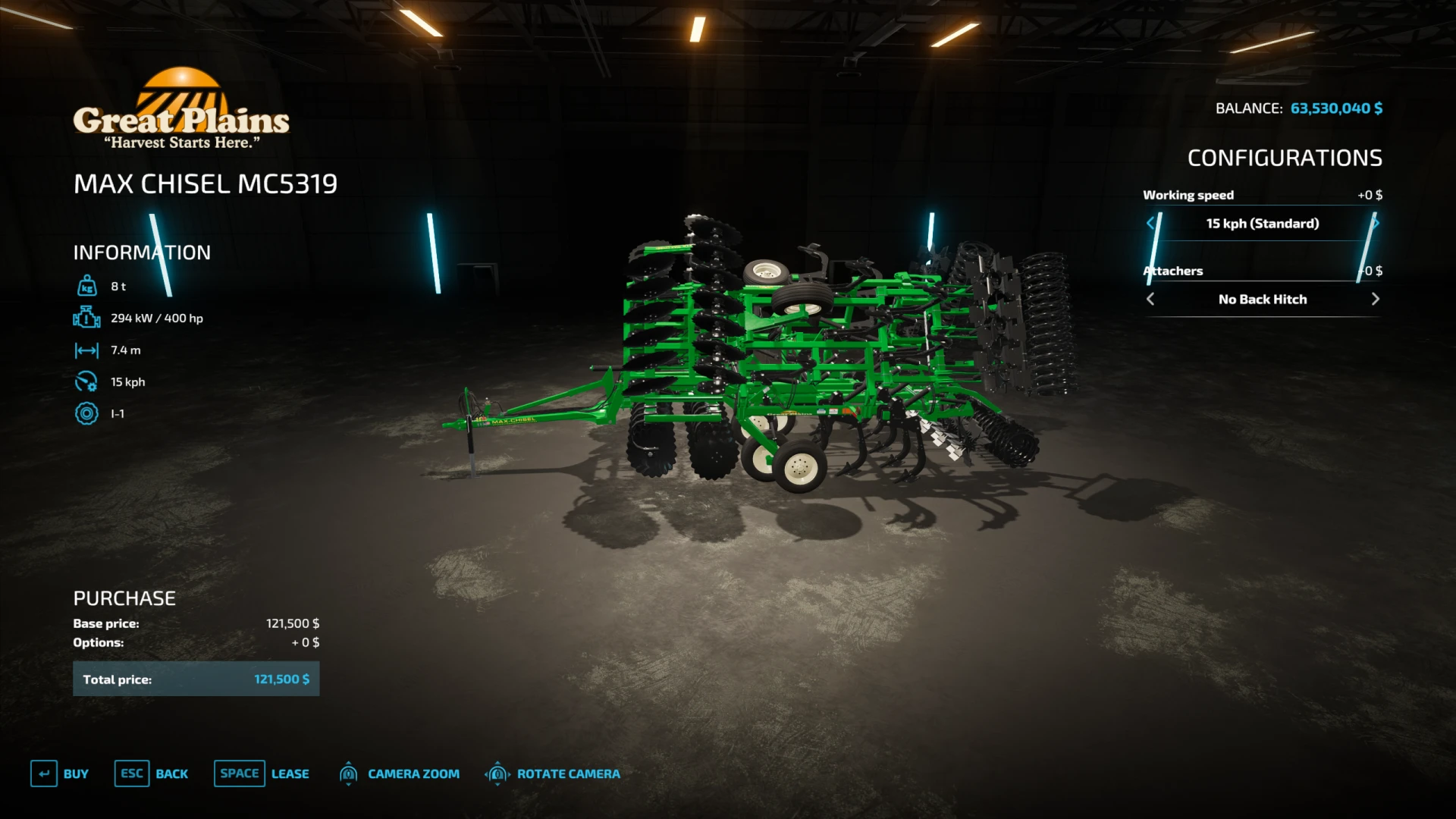This screenshot has width=1456, height=819.
Task: Buy the Max Chisel MC5319
Action: pos(60,773)
